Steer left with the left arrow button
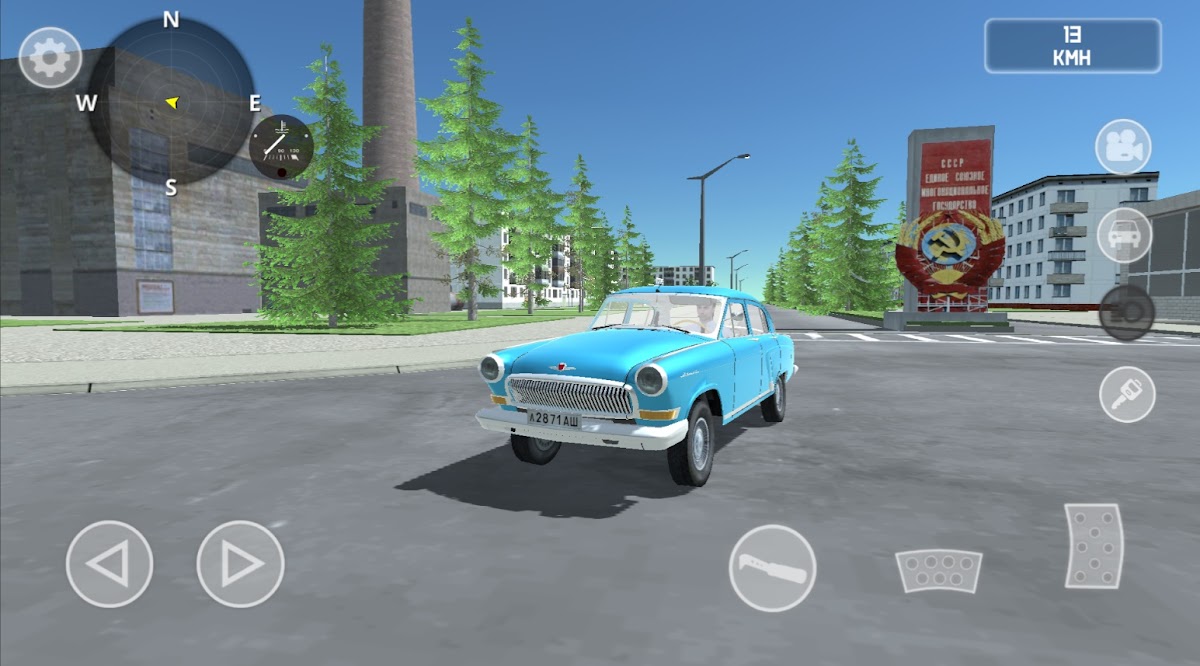The height and width of the screenshot is (666, 1200). coord(109,564)
